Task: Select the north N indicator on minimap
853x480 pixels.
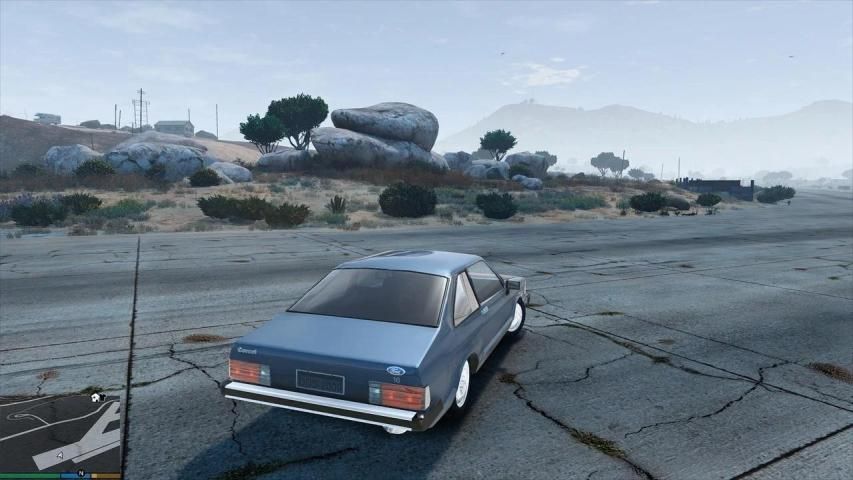Action: point(80,473)
